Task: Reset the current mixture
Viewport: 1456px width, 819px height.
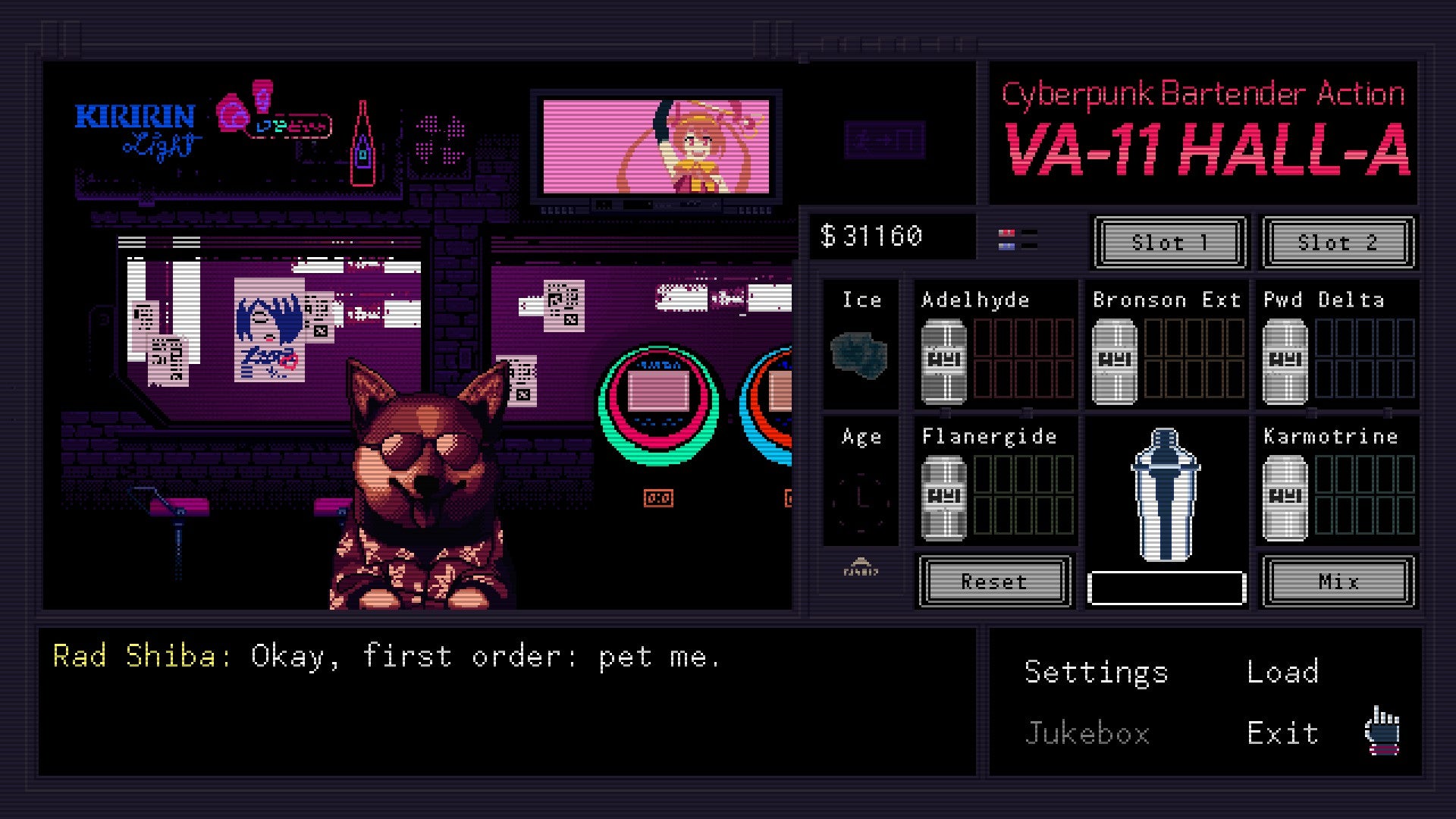Action: pyautogui.click(x=994, y=582)
